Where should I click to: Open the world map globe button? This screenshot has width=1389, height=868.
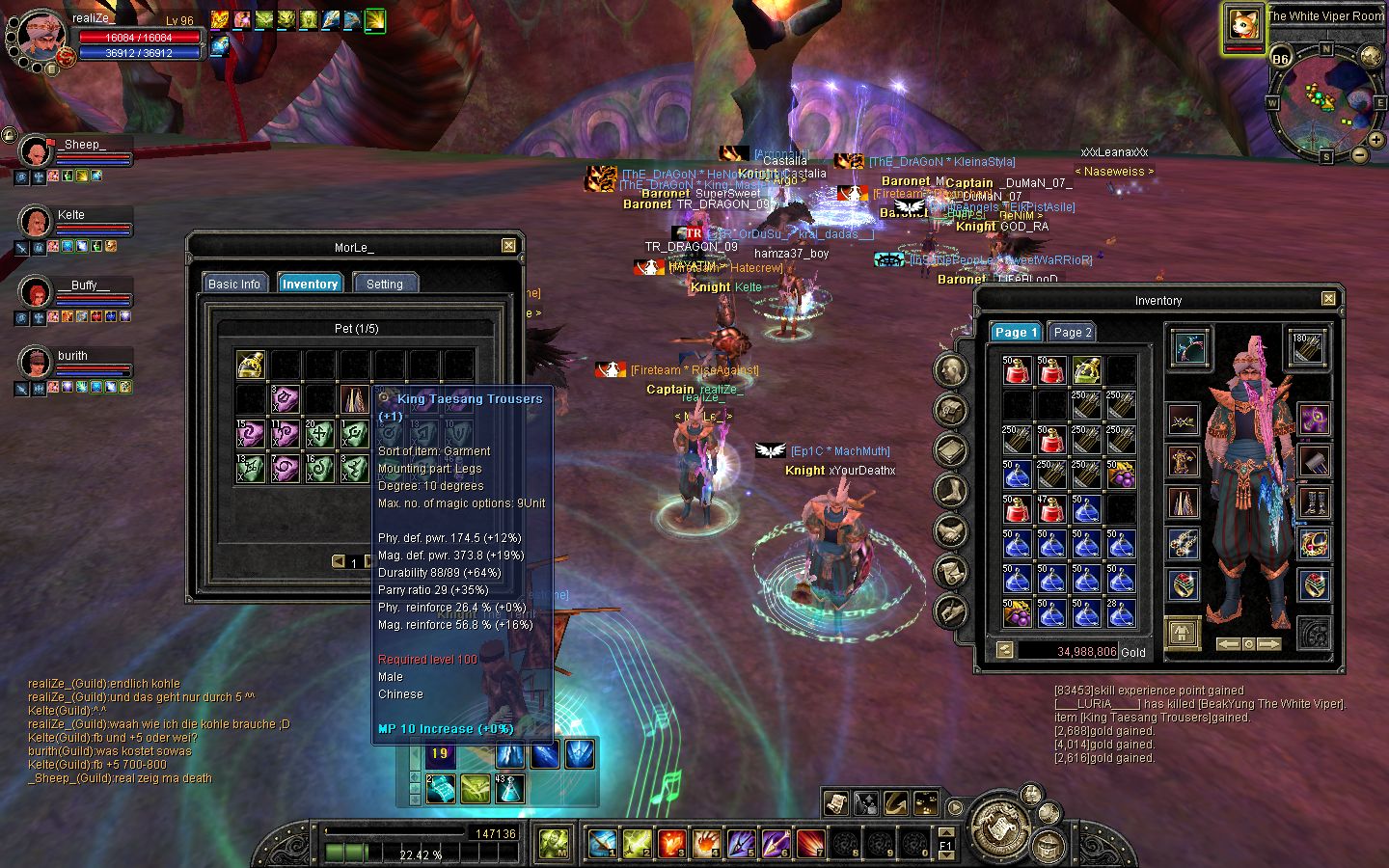(x=1371, y=56)
